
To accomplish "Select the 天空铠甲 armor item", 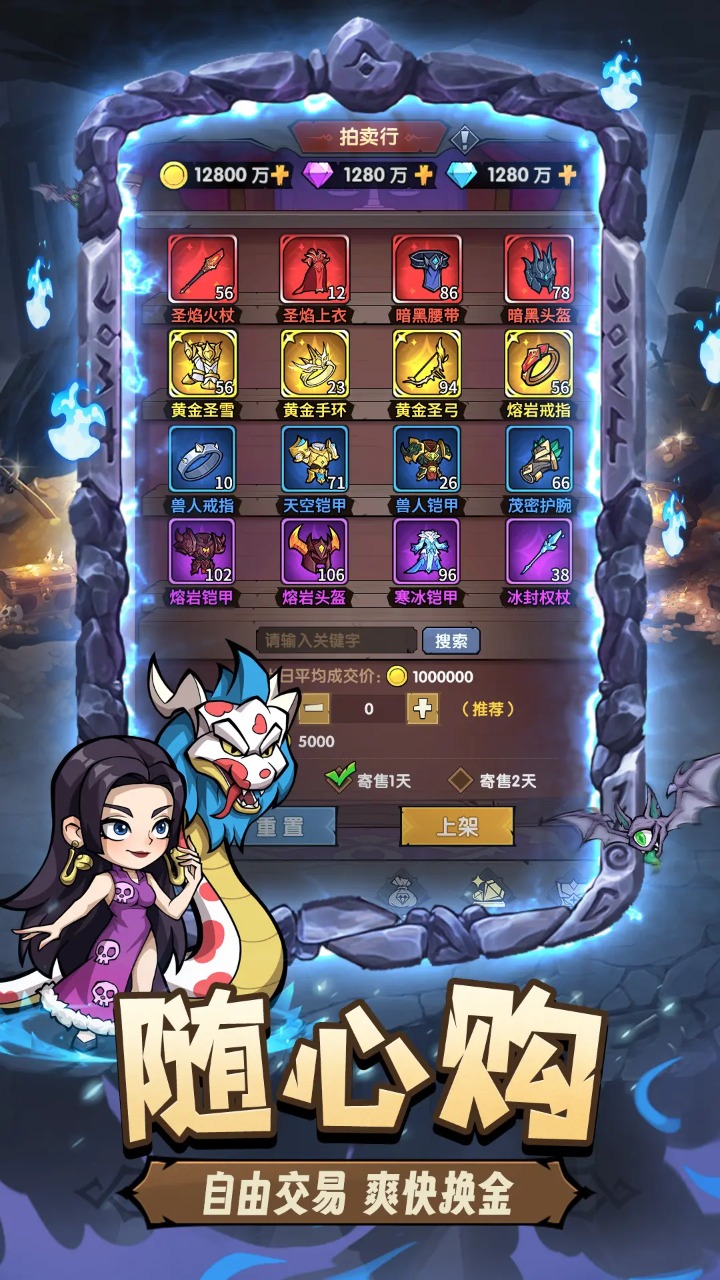I will 314,459.
